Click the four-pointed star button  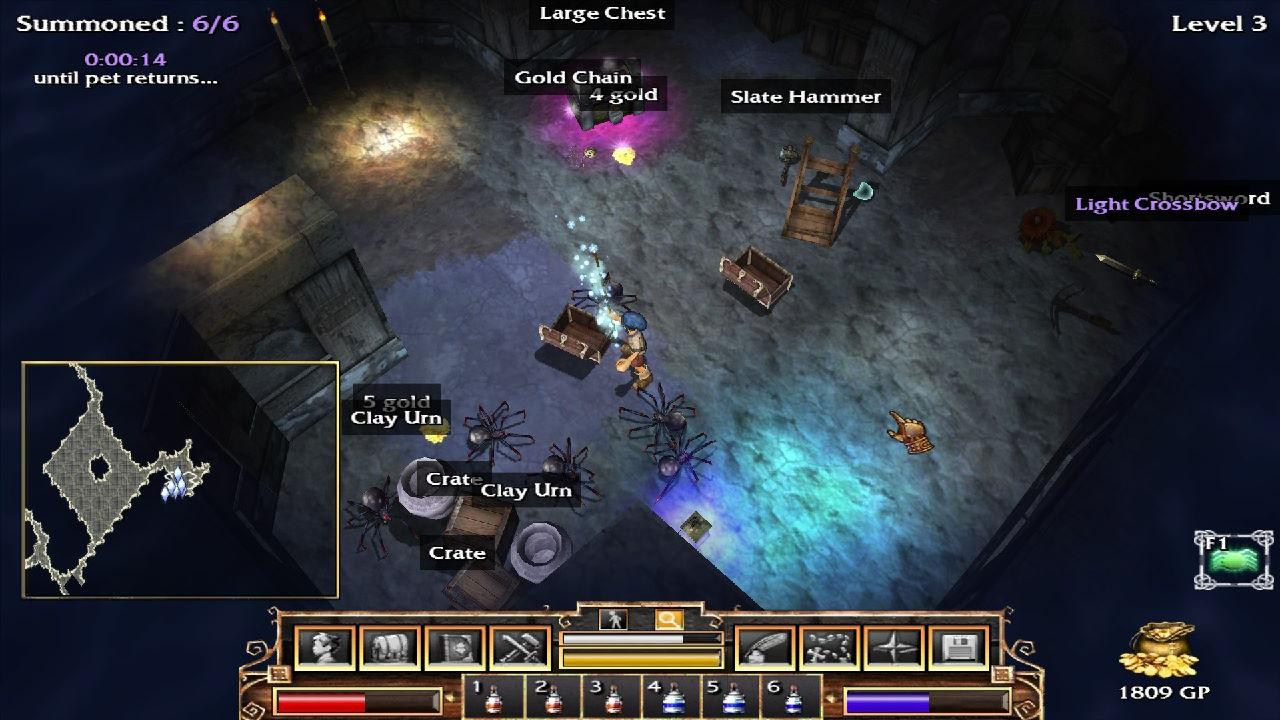pyautogui.click(x=894, y=648)
